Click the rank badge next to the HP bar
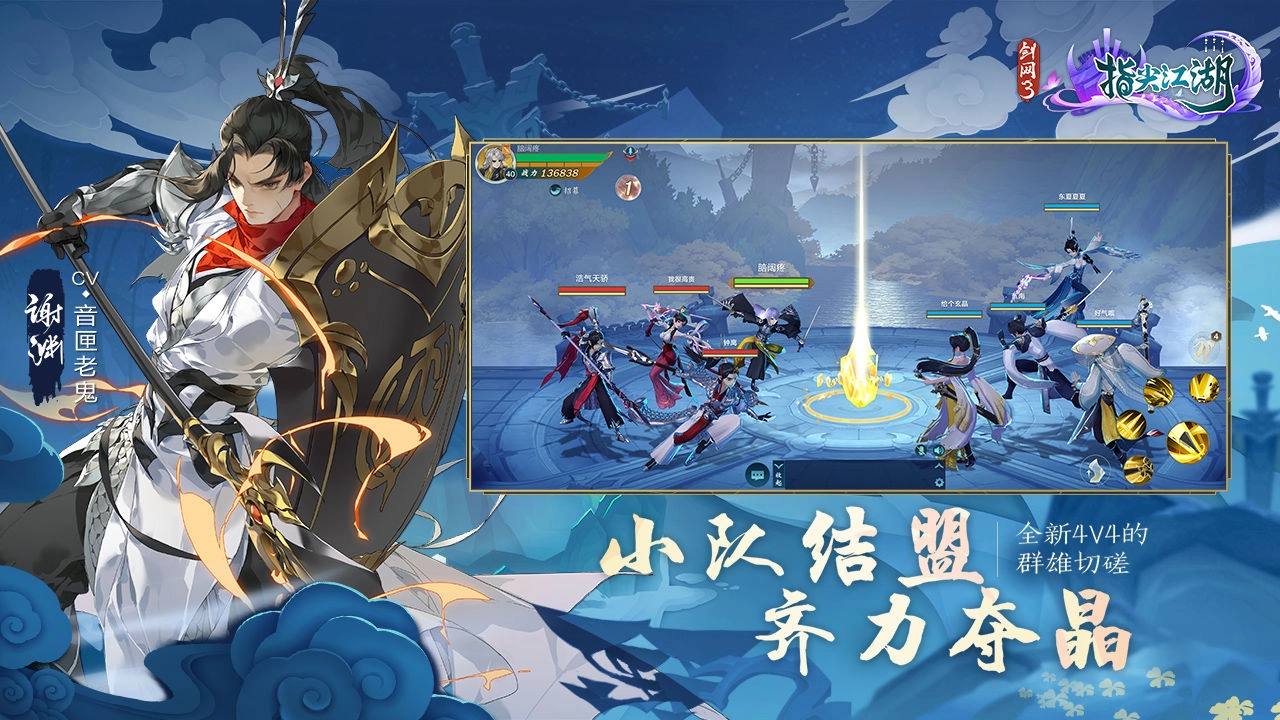Image resolution: width=1280 pixels, height=720 pixels. 630,152
